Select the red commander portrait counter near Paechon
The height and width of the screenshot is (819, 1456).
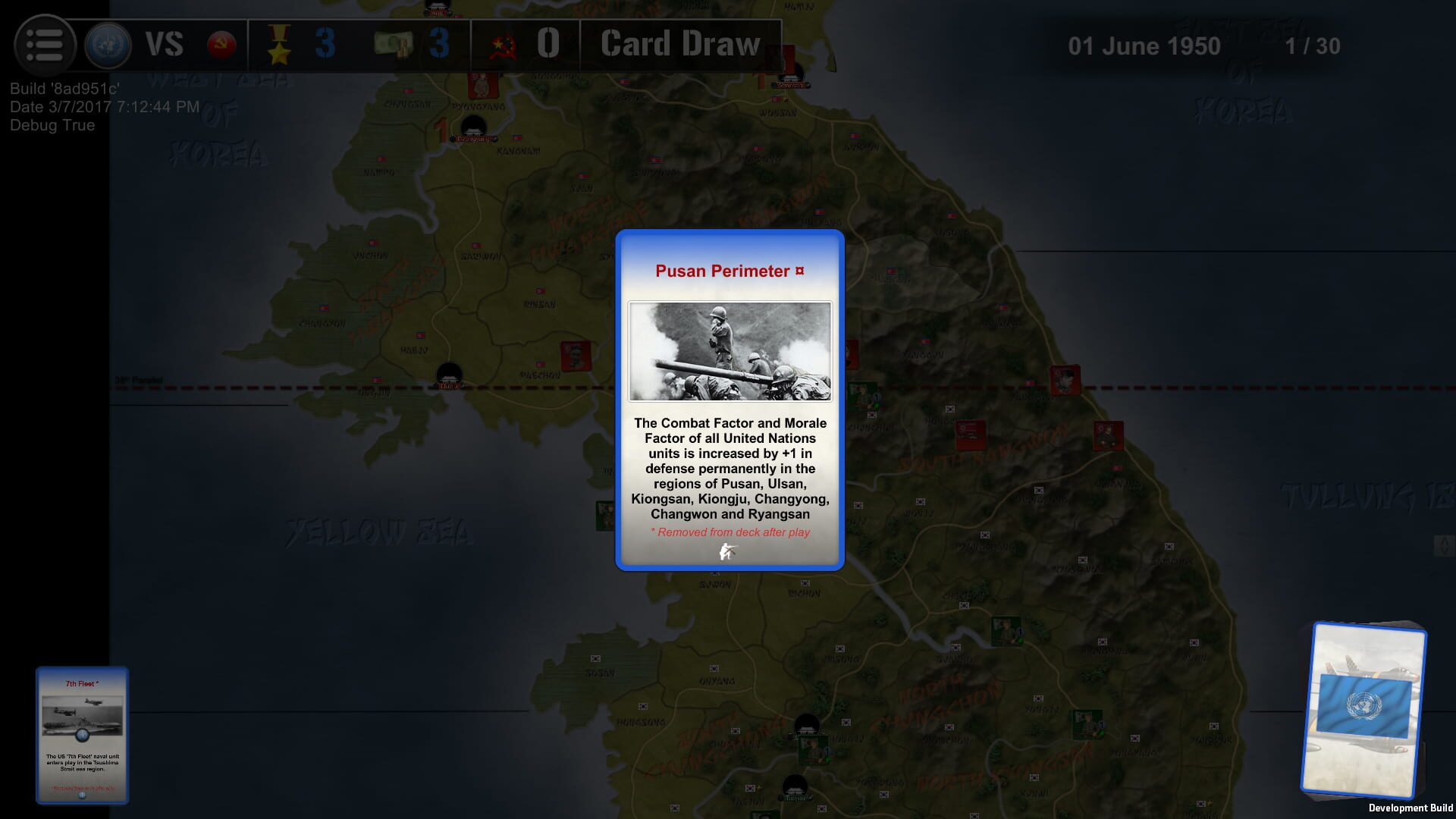pyautogui.click(x=576, y=355)
